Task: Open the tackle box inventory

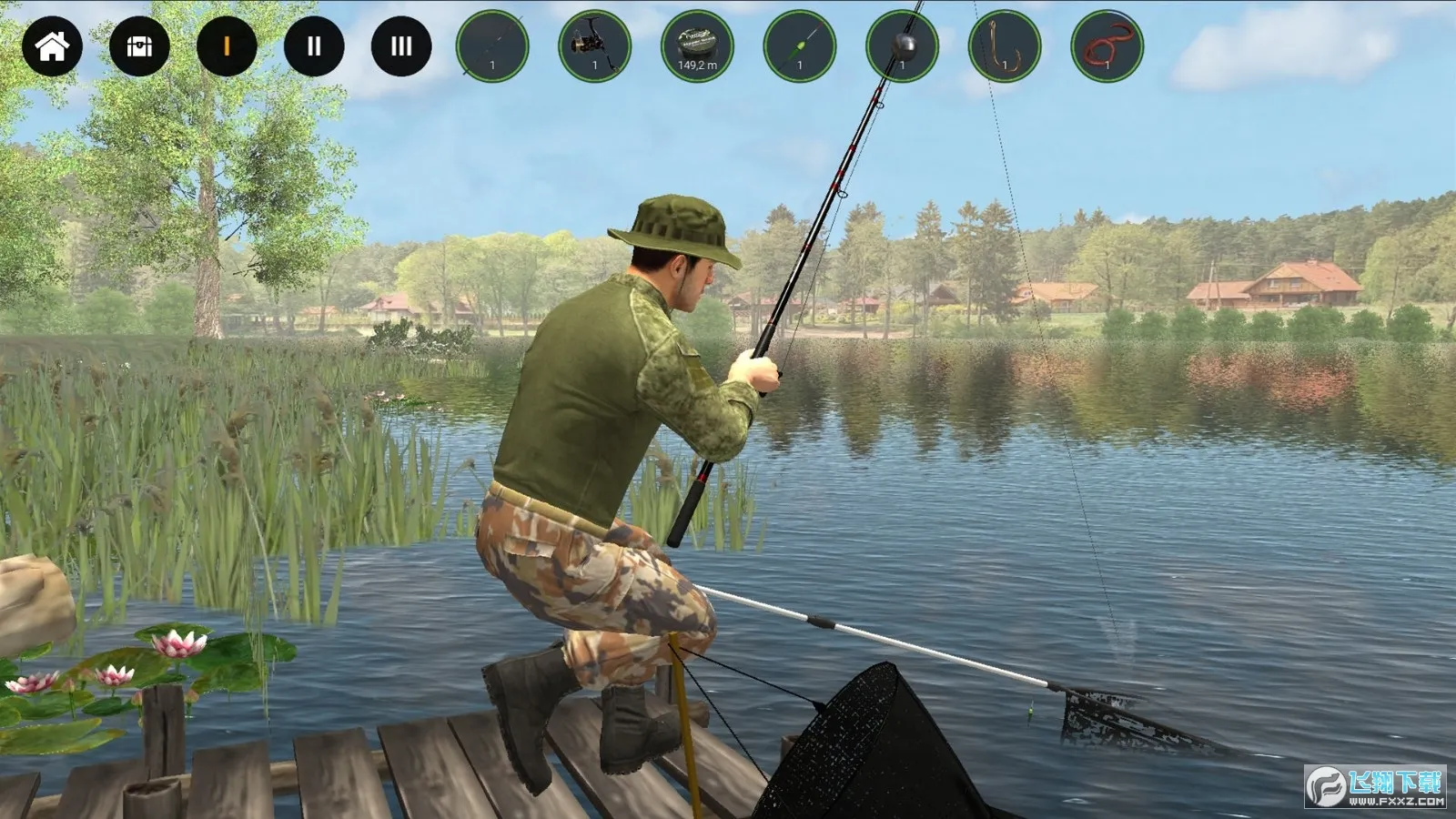Action: coord(139,45)
